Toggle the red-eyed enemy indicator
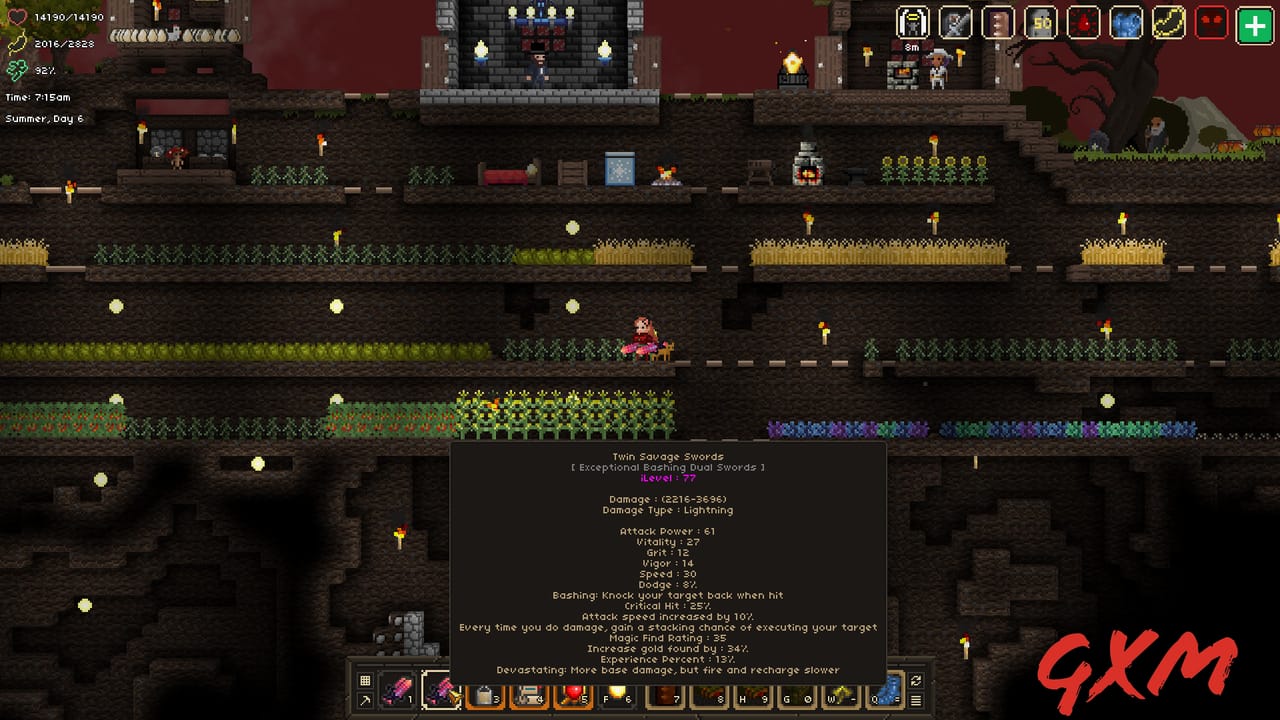Screen dimensions: 1280x720 point(1210,22)
